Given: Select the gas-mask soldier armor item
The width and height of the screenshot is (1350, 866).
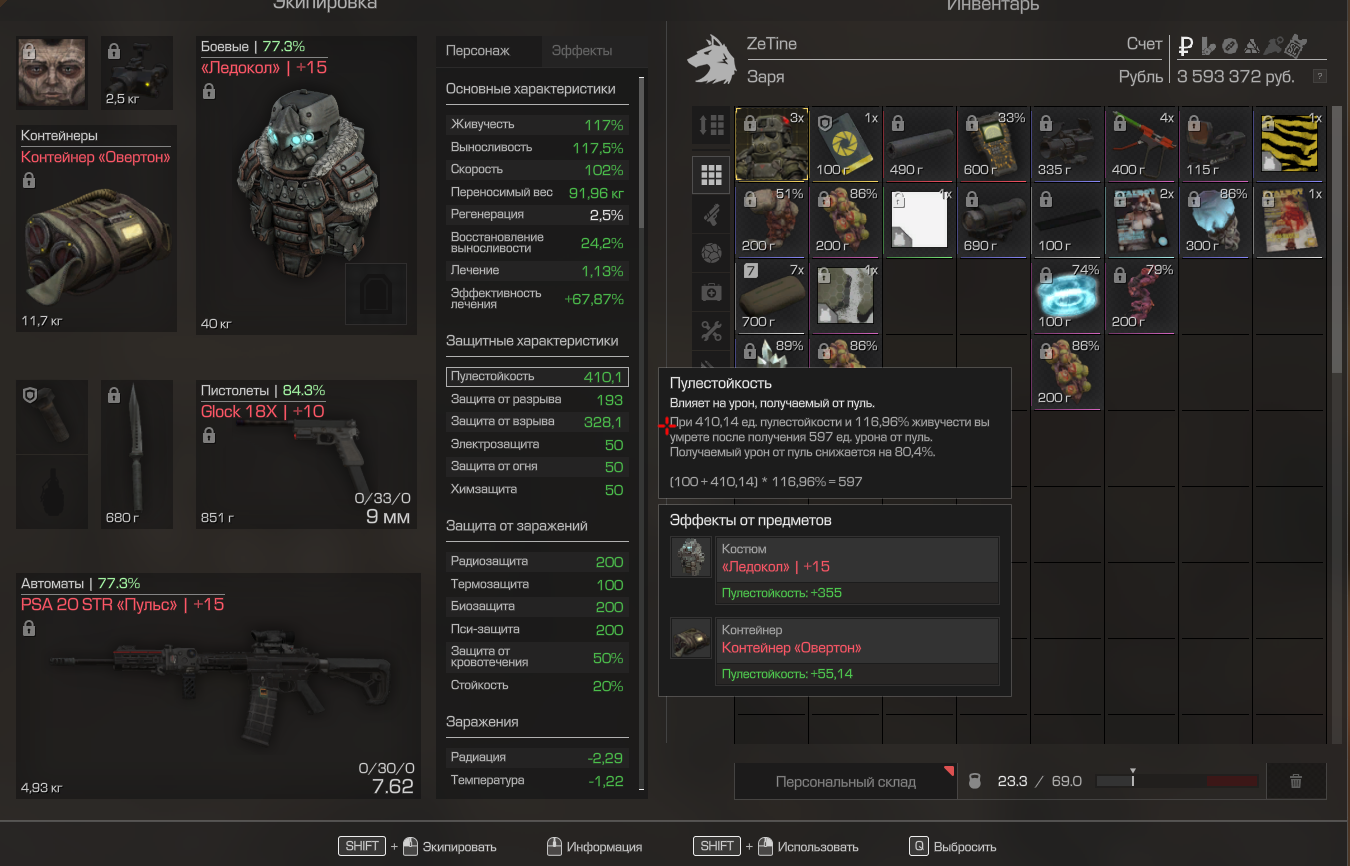Looking at the screenshot, I should click(x=771, y=143).
